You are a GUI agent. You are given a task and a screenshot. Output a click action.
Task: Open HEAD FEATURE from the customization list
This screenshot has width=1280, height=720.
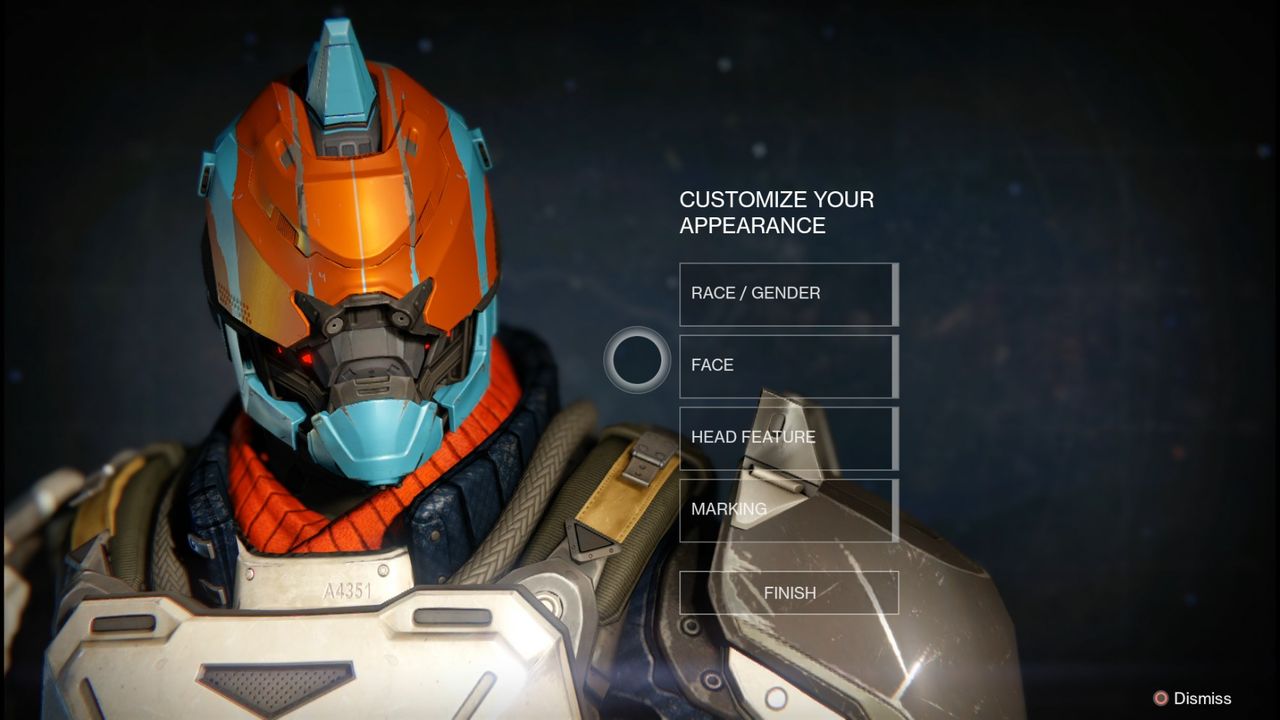788,437
